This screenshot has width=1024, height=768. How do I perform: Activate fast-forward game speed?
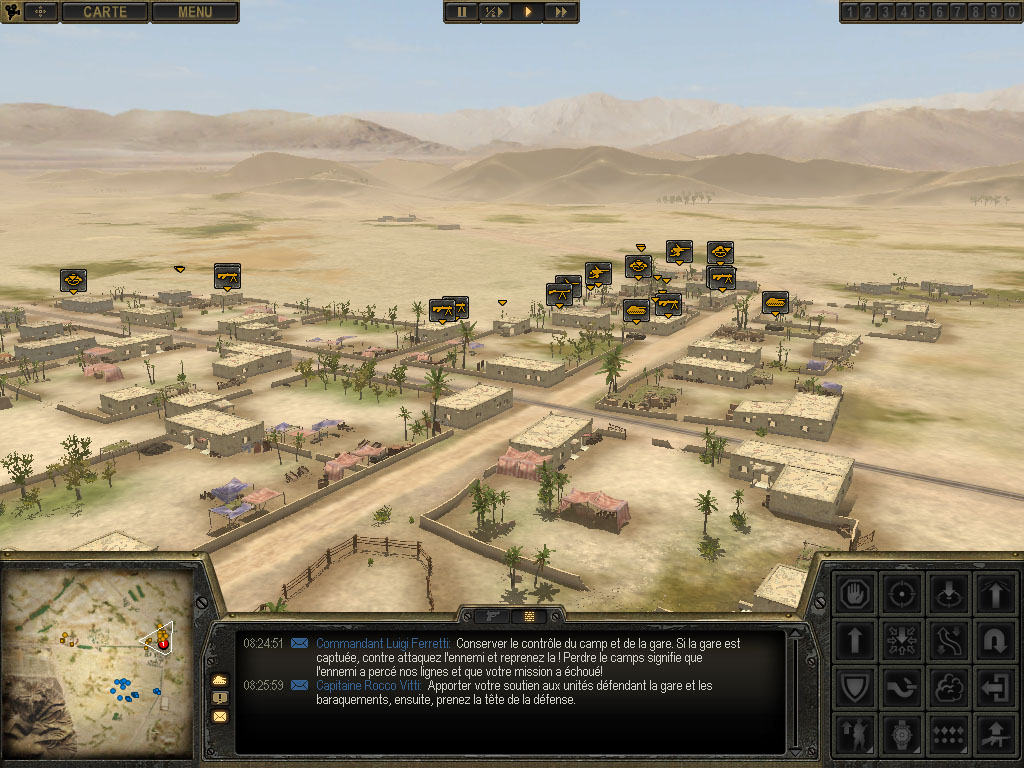tap(561, 12)
